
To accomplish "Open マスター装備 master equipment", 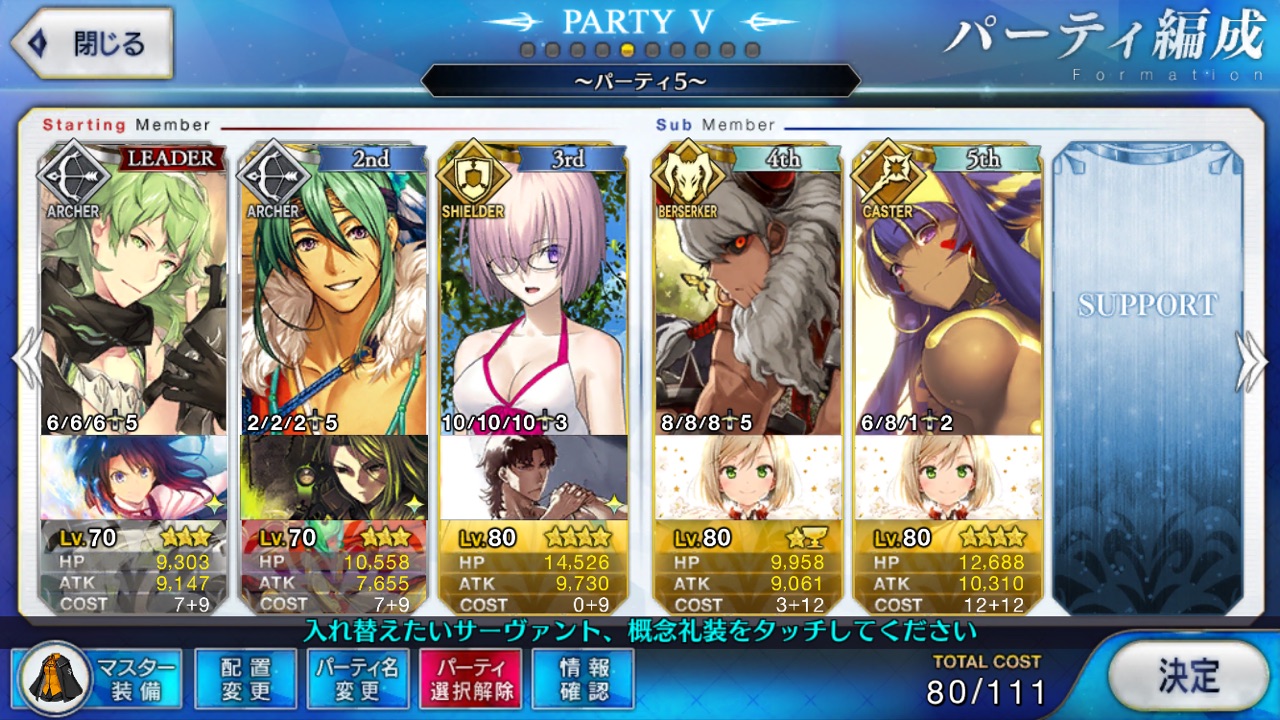I will [x=98, y=679].
